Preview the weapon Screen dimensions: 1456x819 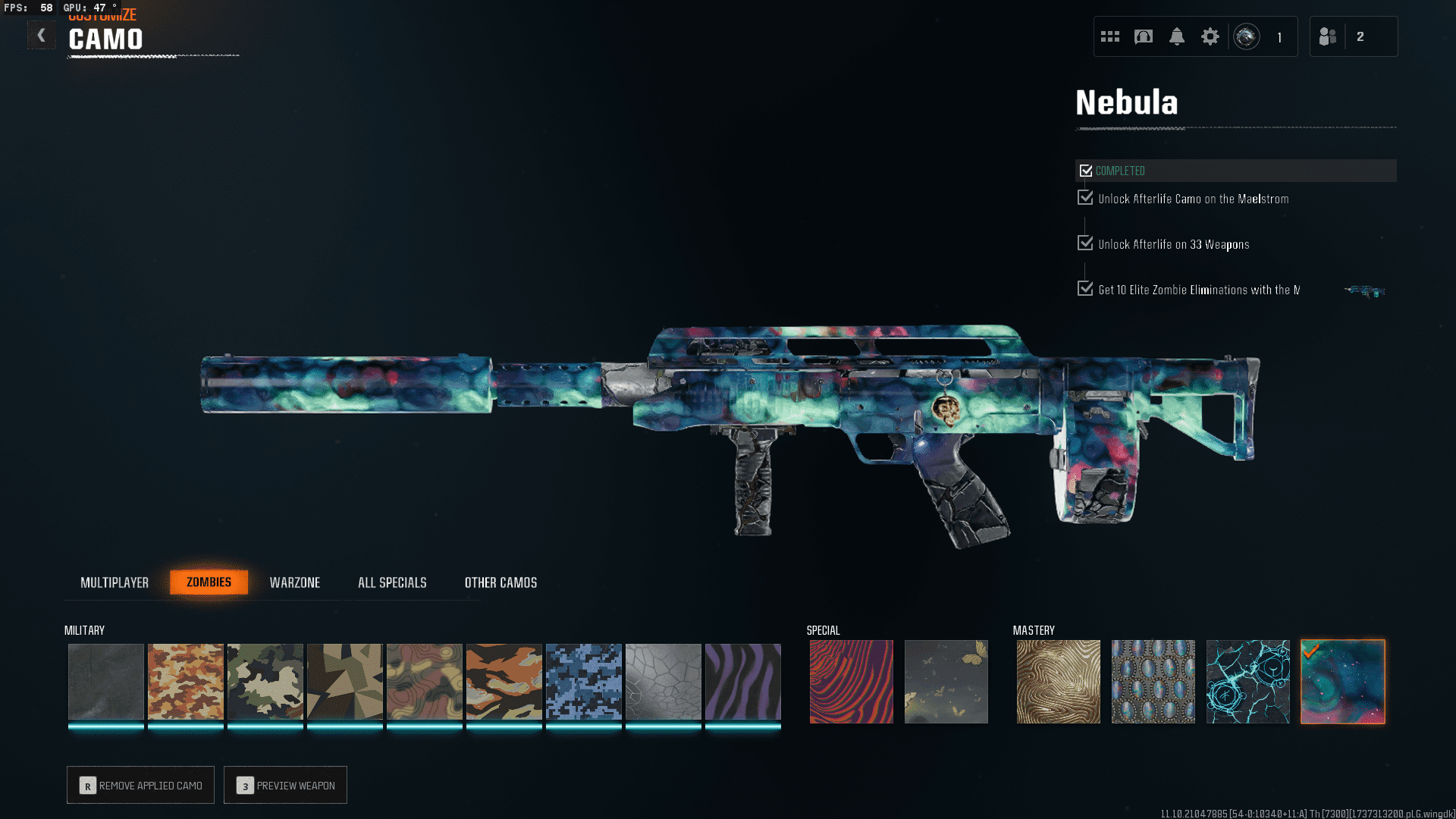tap(285, 785)
